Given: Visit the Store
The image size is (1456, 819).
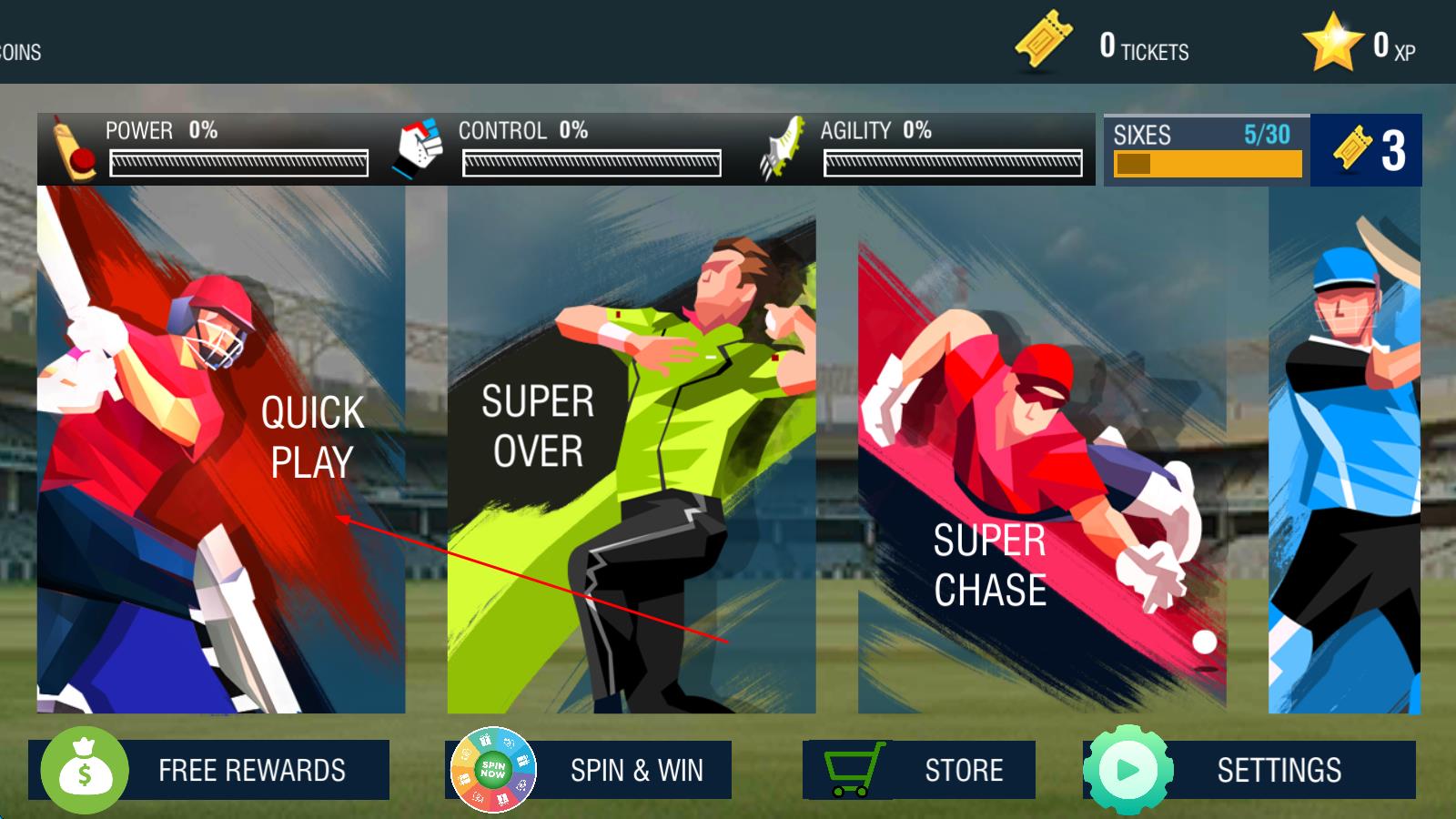Looking at the screenshot, I should coord(919,770).
